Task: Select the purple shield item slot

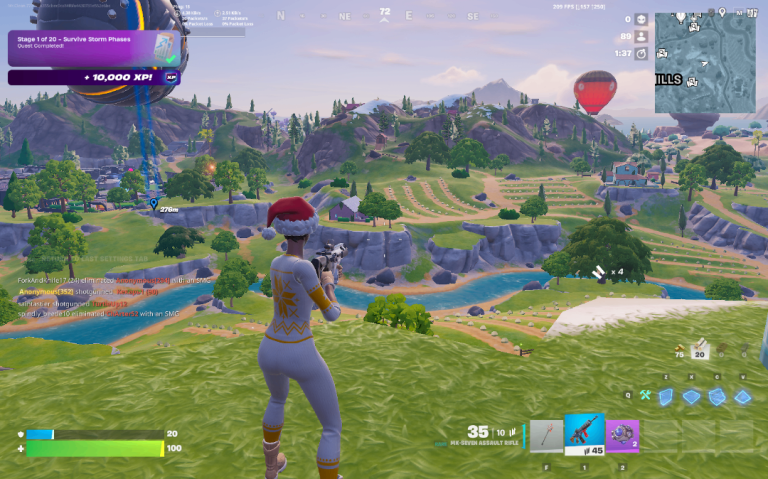Action: tap(622, 435)
